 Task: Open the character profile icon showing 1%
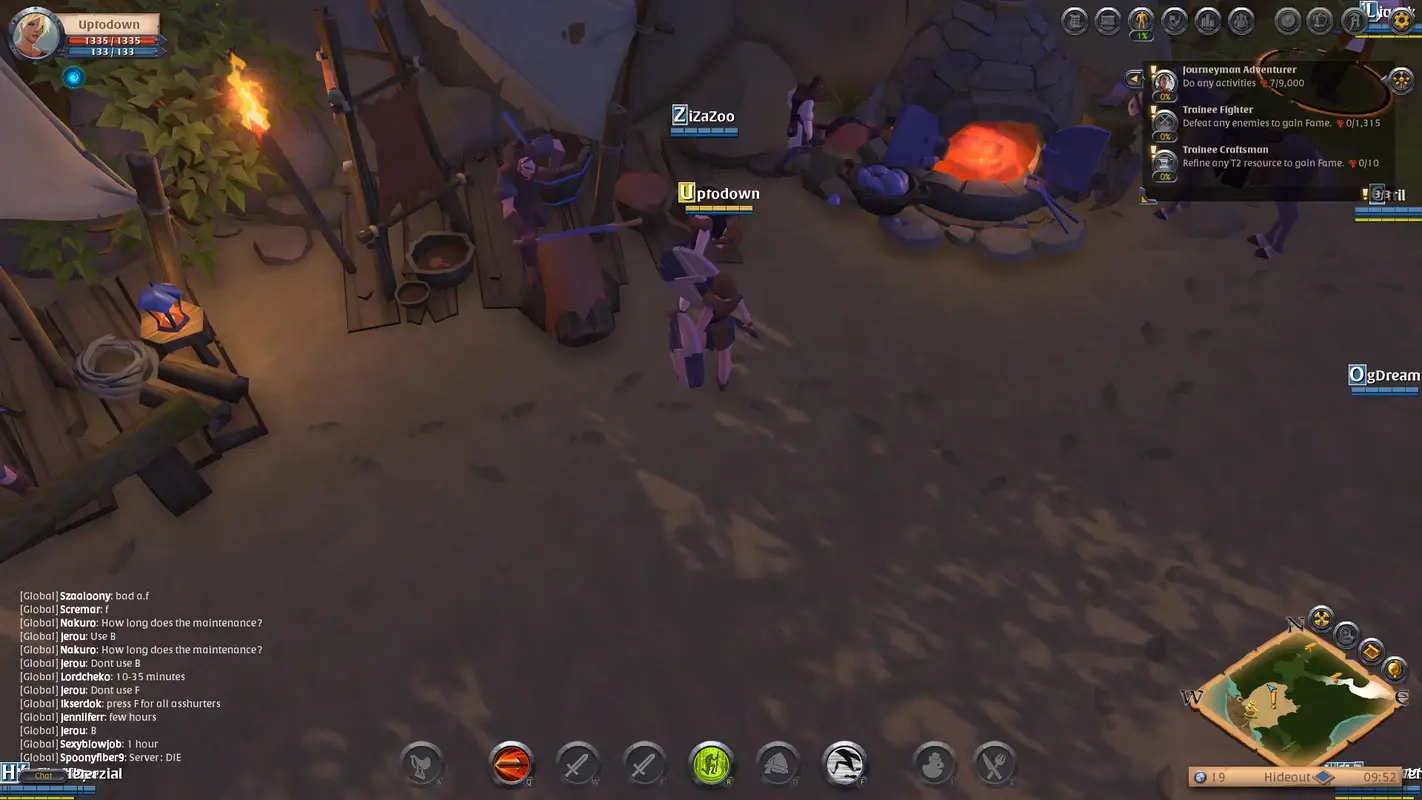[x=1139, y=20]
